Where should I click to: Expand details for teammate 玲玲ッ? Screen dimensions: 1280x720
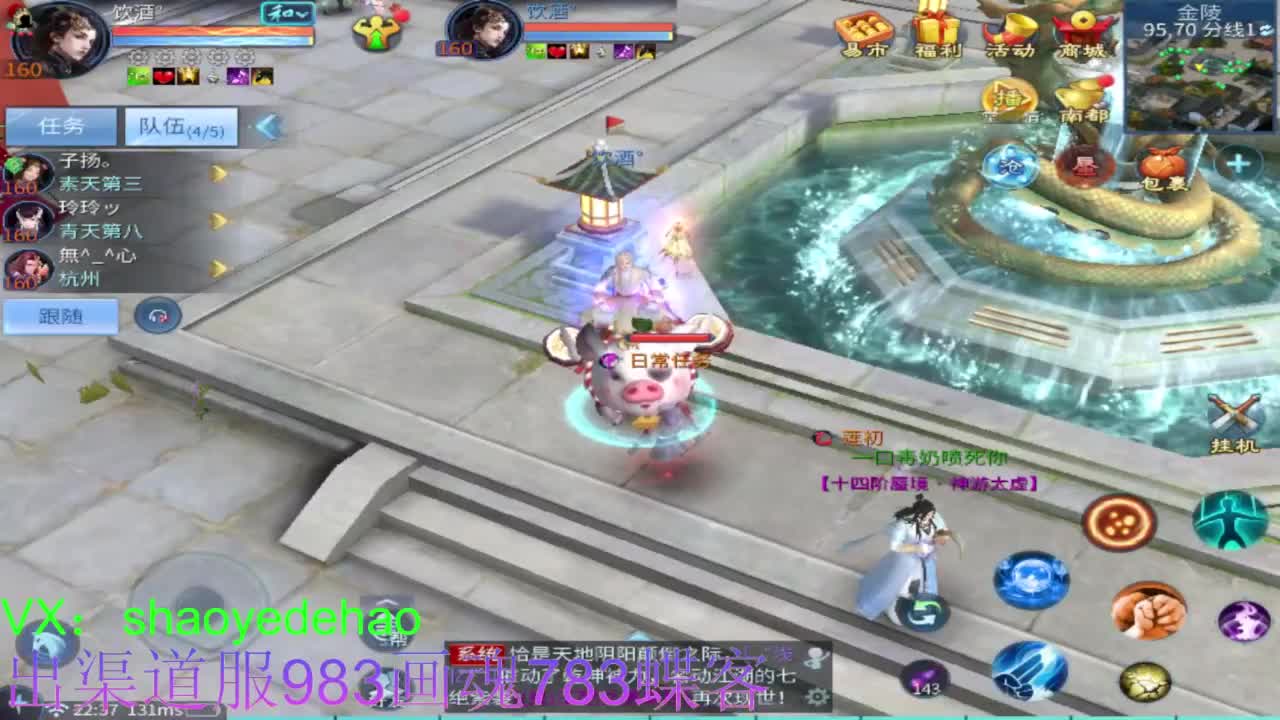(x=215, y=221)
